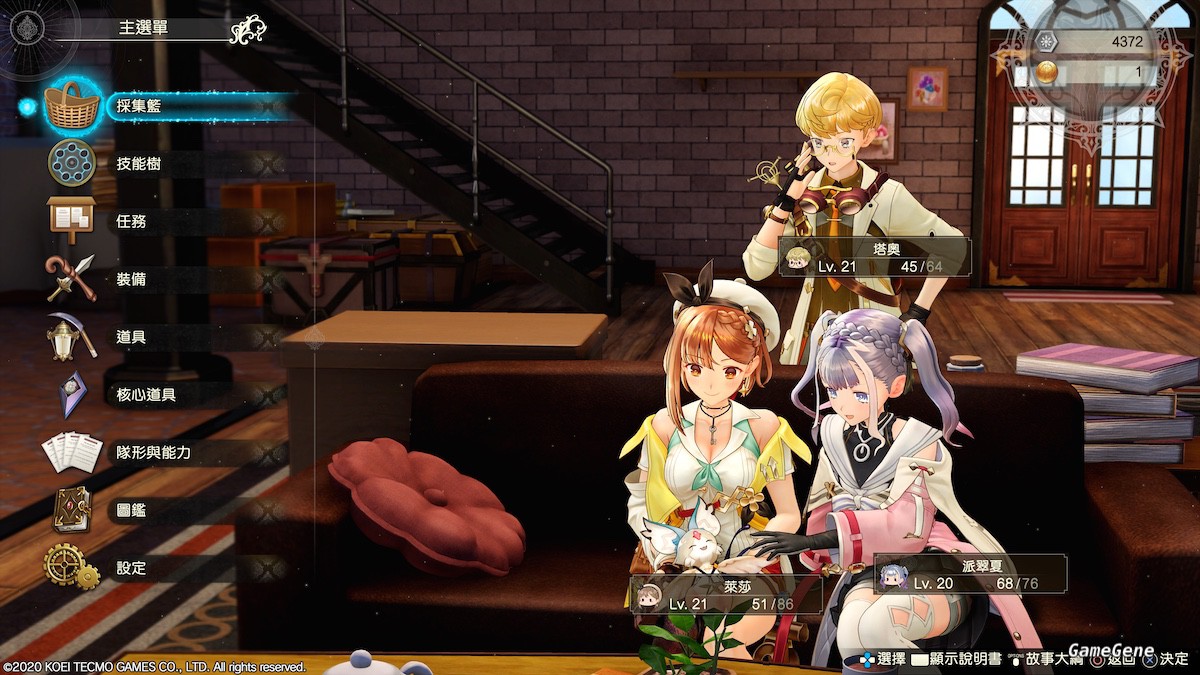Select 核心道具 core items entry
The height and width of the screenshot is (675, 1200).
146,395
